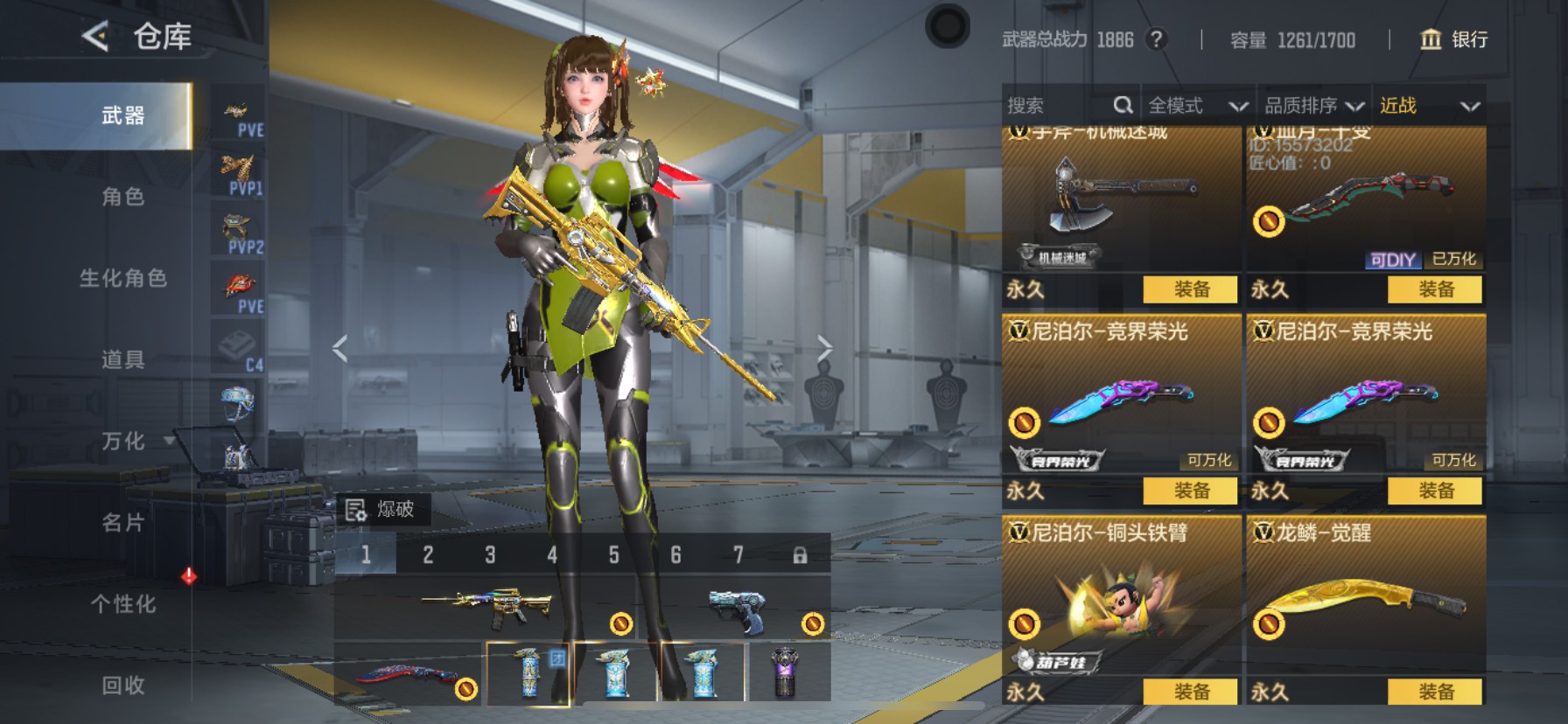This screenshot has height=724, width=1568.
Task: Select the 角色 category in the sidebar
Action: click(123, 197)
